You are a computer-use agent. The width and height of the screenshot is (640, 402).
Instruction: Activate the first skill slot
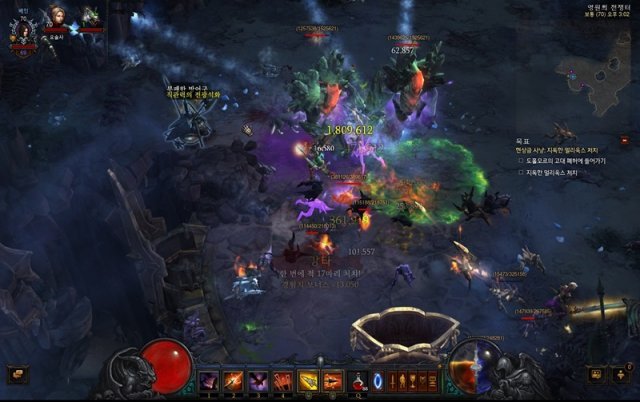(209, 380)
